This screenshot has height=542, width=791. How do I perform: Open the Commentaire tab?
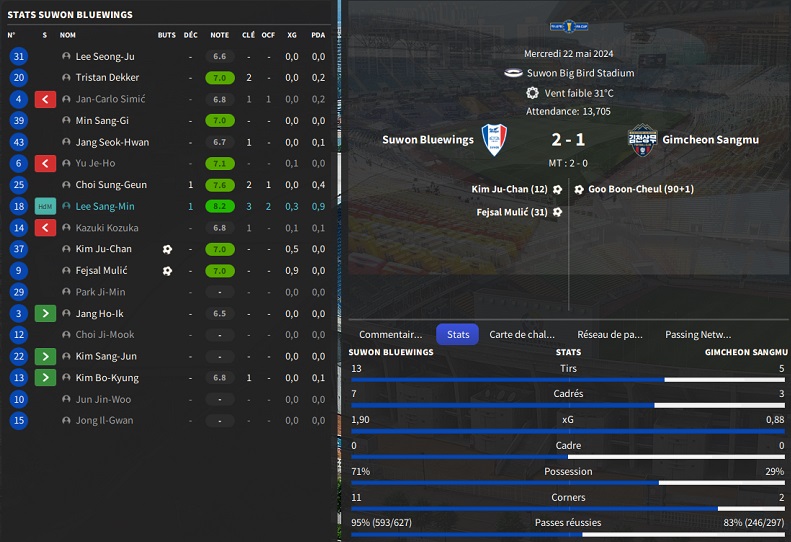390,335
